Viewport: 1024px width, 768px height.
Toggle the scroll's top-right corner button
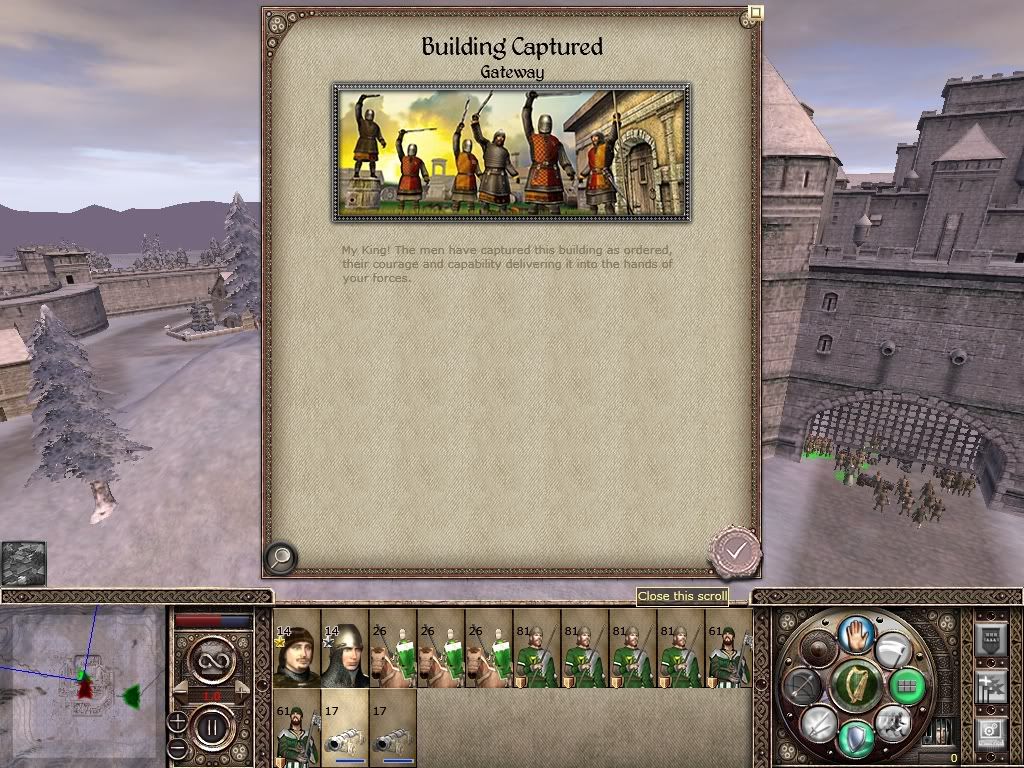[x=756, y=13]
